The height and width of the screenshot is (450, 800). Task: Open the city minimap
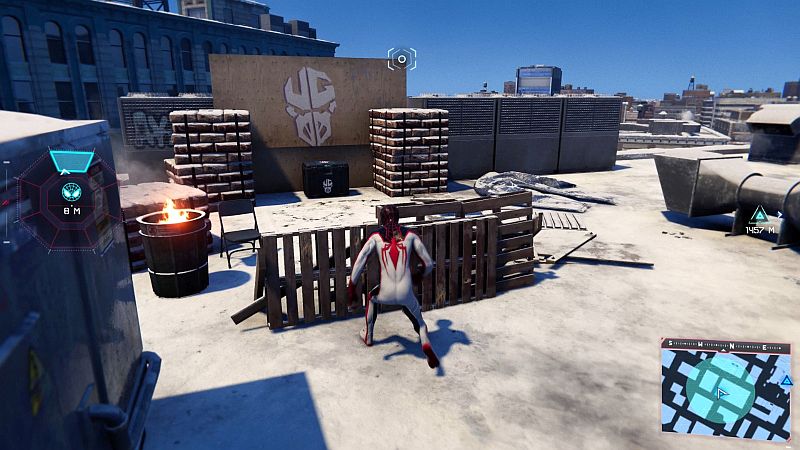(727, 397)
